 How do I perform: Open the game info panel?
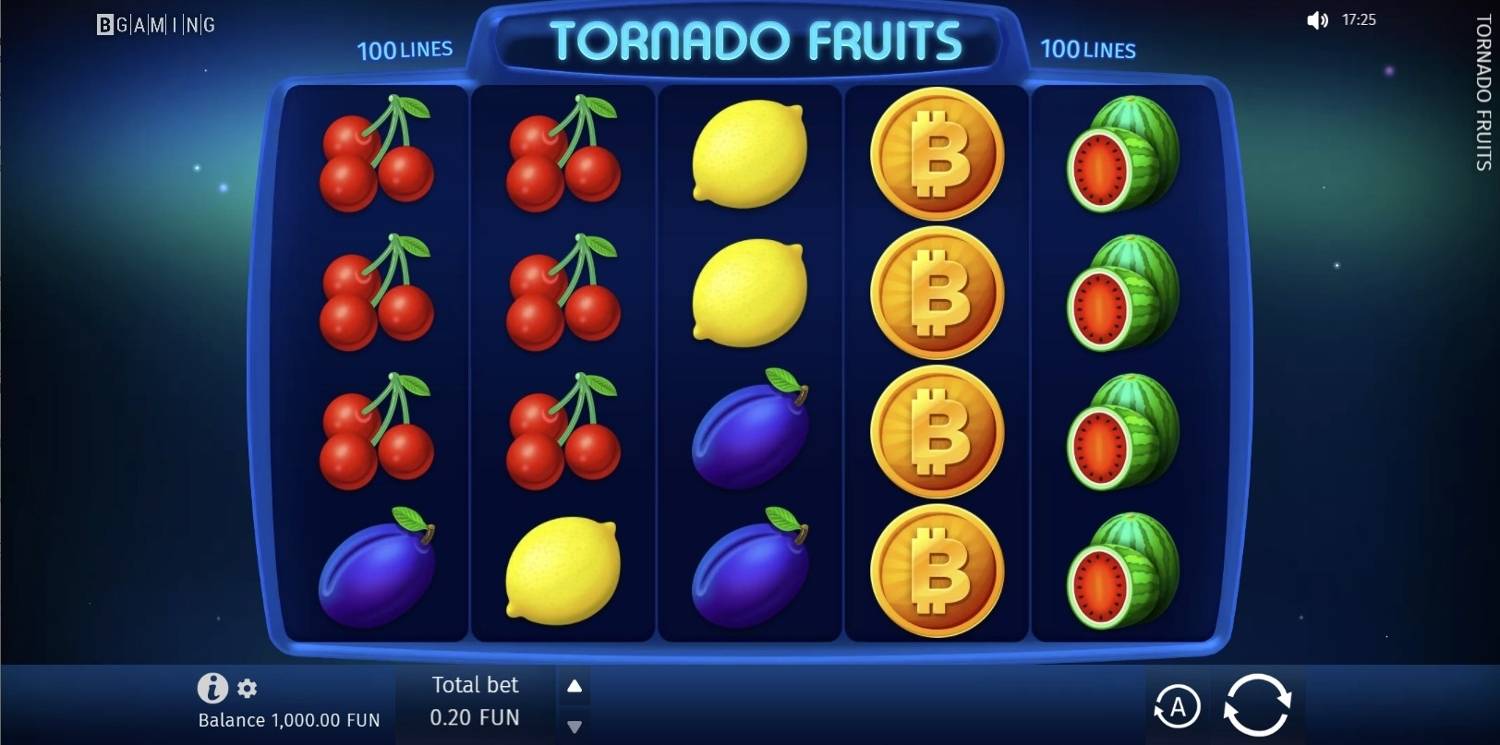tap(213, 688)
